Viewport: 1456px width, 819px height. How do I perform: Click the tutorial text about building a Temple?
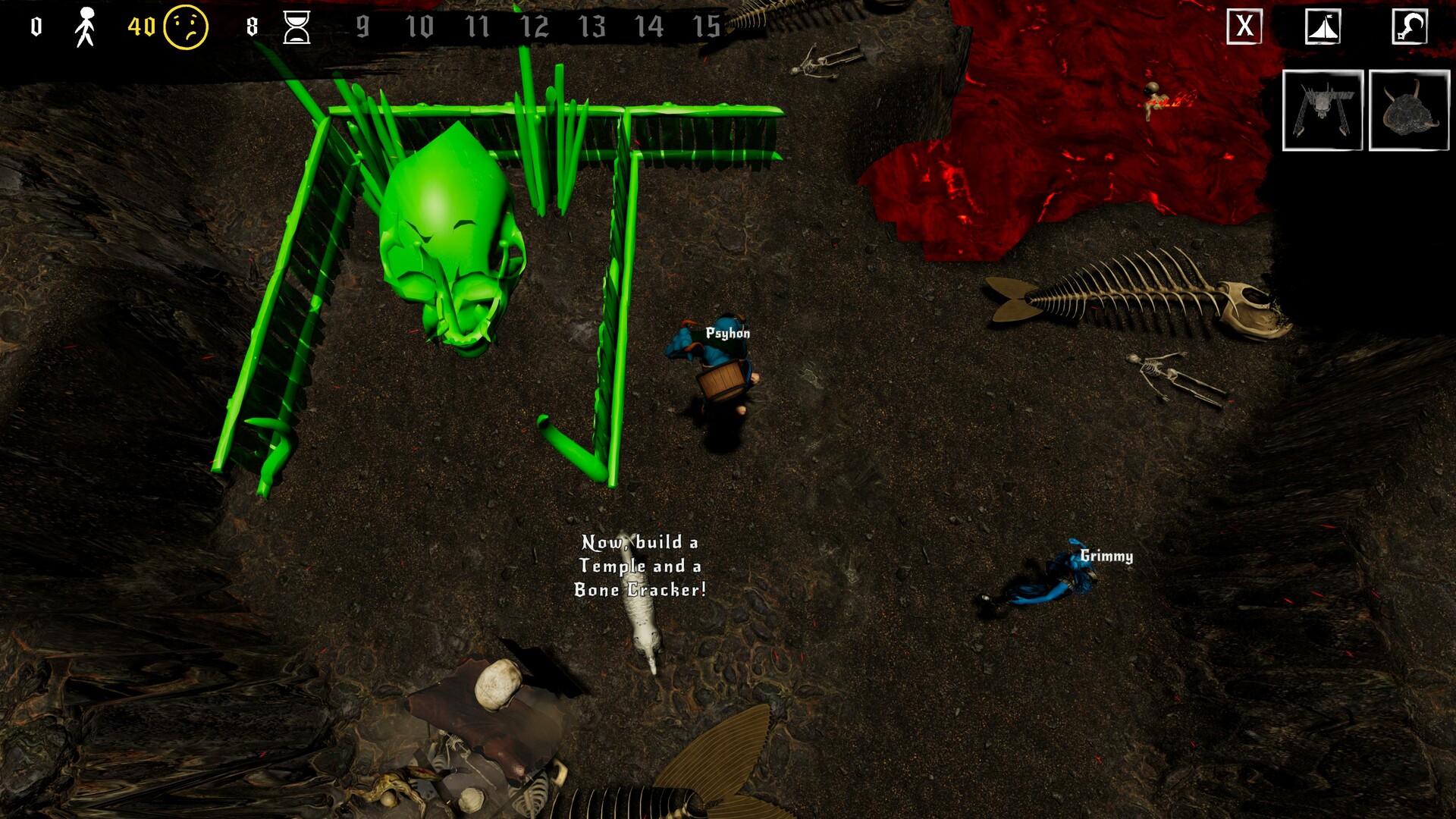(639, 566)
